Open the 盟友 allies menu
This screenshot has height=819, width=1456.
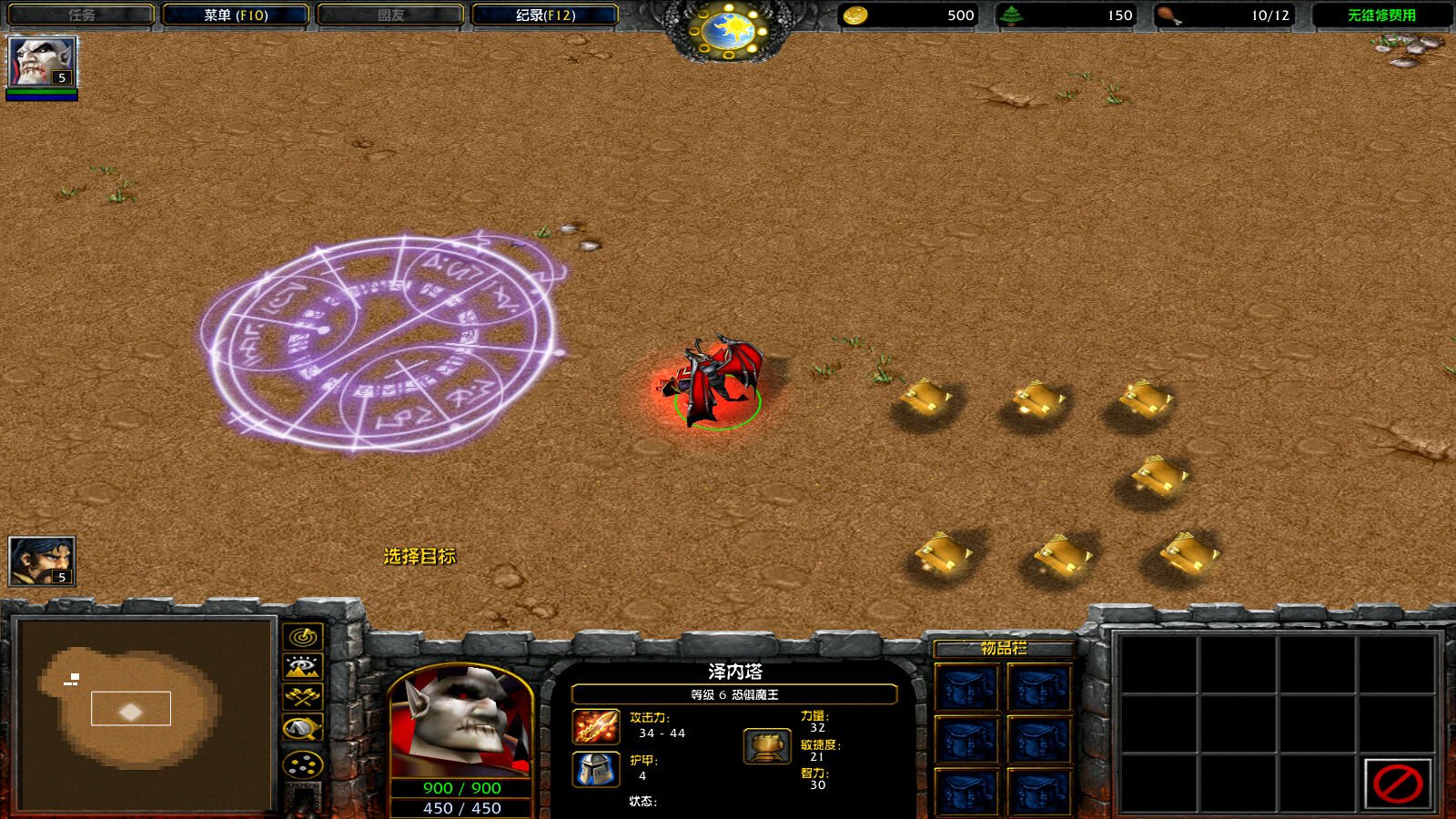coord(390,15)
